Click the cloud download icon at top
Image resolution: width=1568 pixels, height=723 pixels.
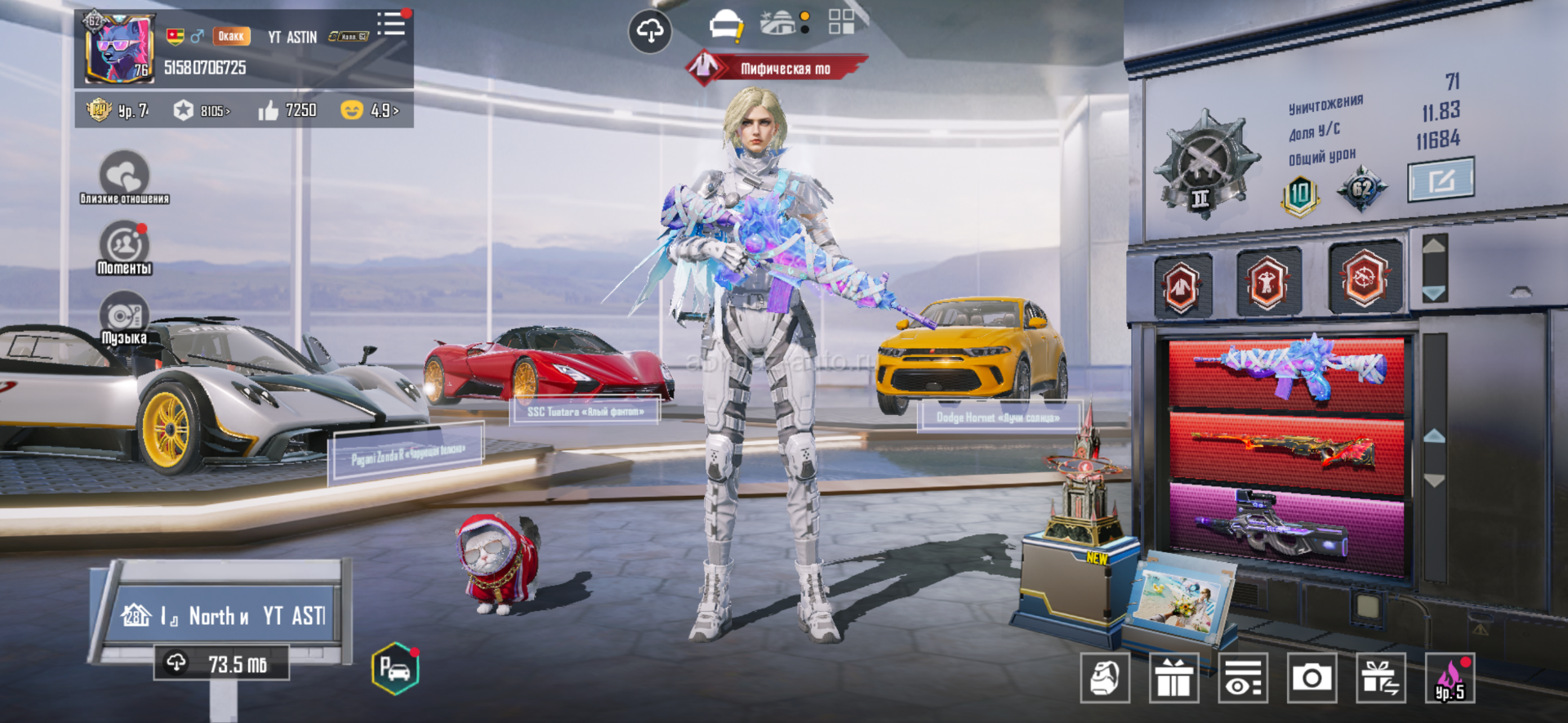coord(649,32)
